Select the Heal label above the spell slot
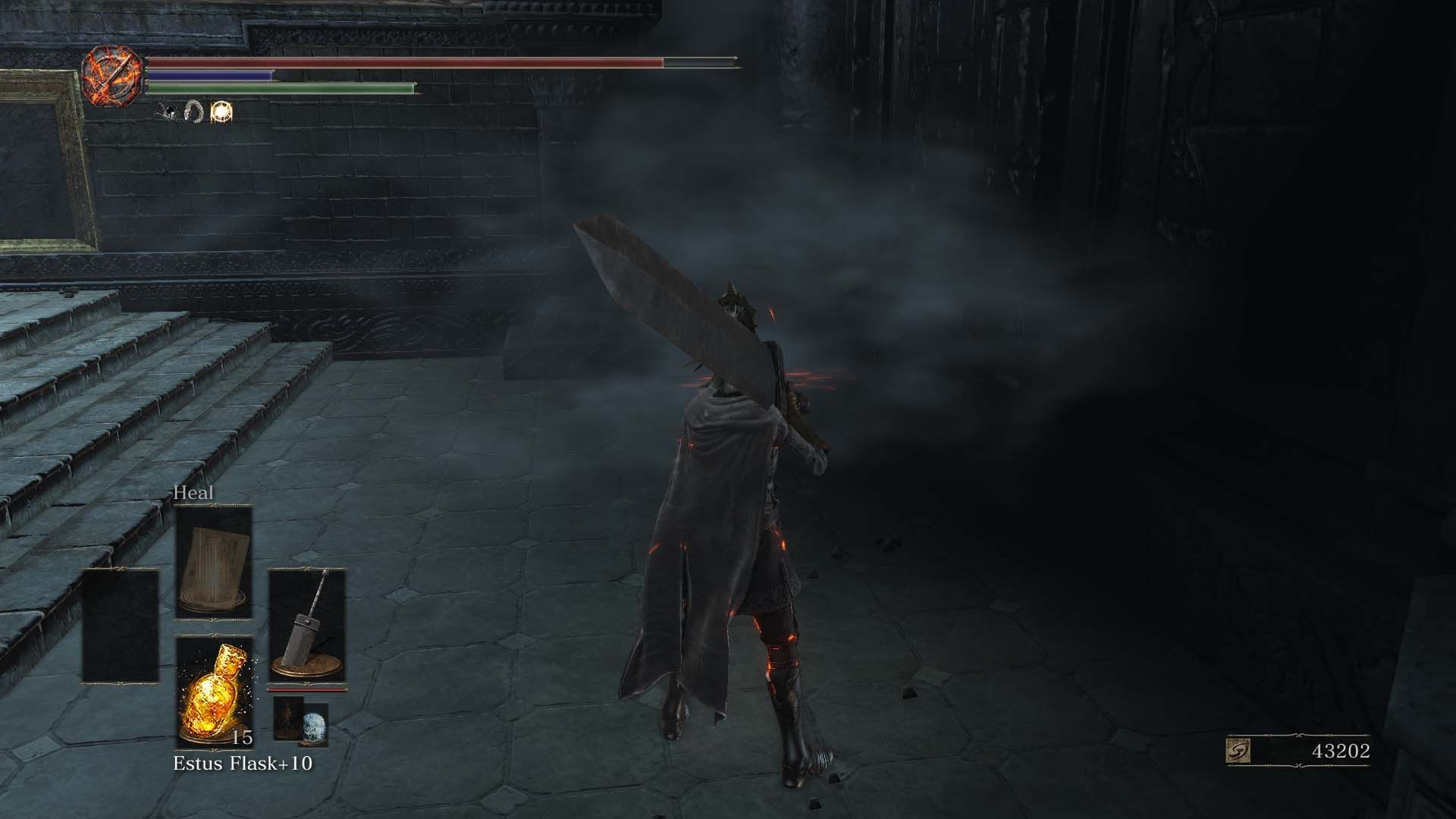The width and height of the screenshot is (1456, 819). [194, 493]
